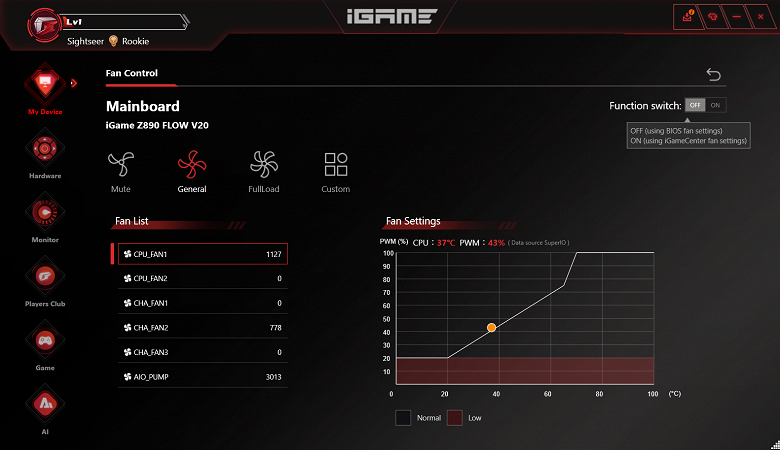Minimize the application window

tap(736, 17)
